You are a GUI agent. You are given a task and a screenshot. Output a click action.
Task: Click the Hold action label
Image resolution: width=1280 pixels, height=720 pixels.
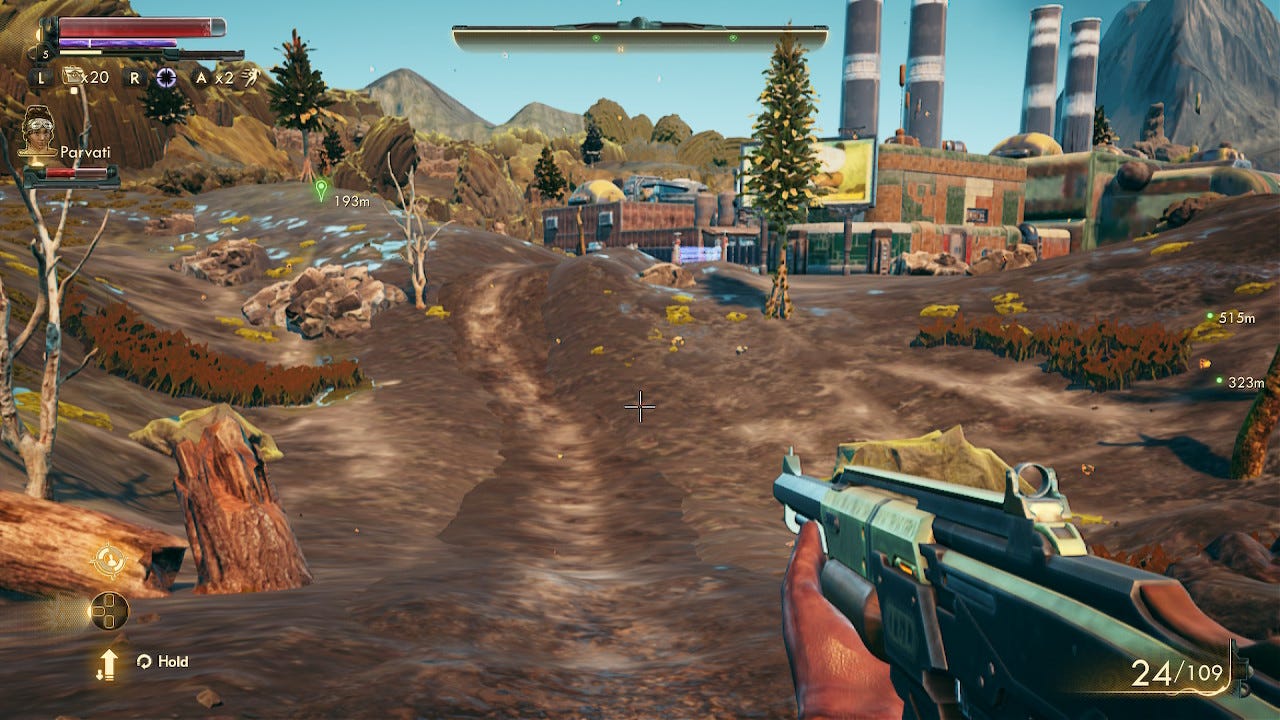click(x=173, y=661)
